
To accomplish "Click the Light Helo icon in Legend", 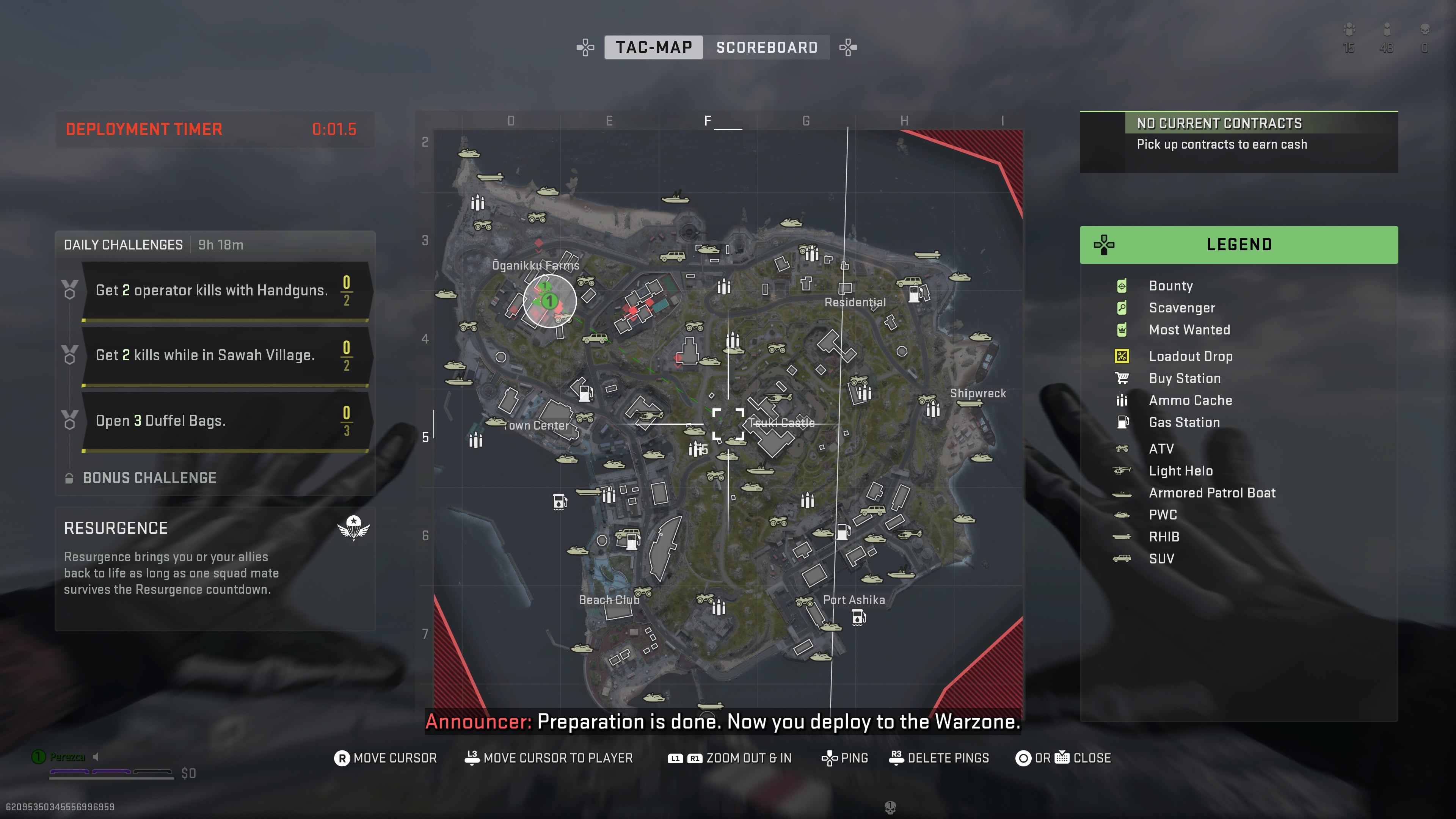I will click(1122, 471).
